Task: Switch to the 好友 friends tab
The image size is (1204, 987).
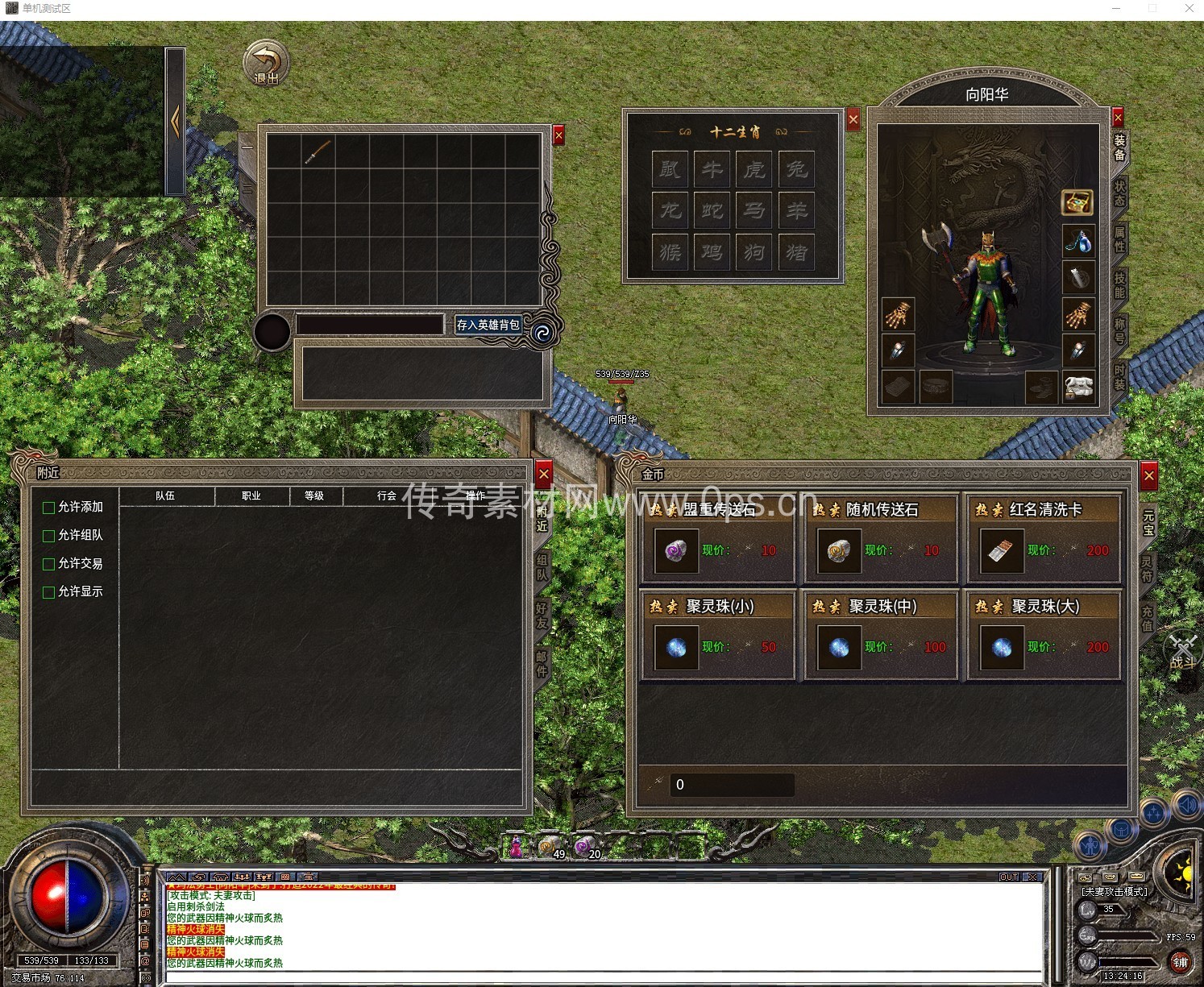Action: pyautogui.click(x=542, y=616)
